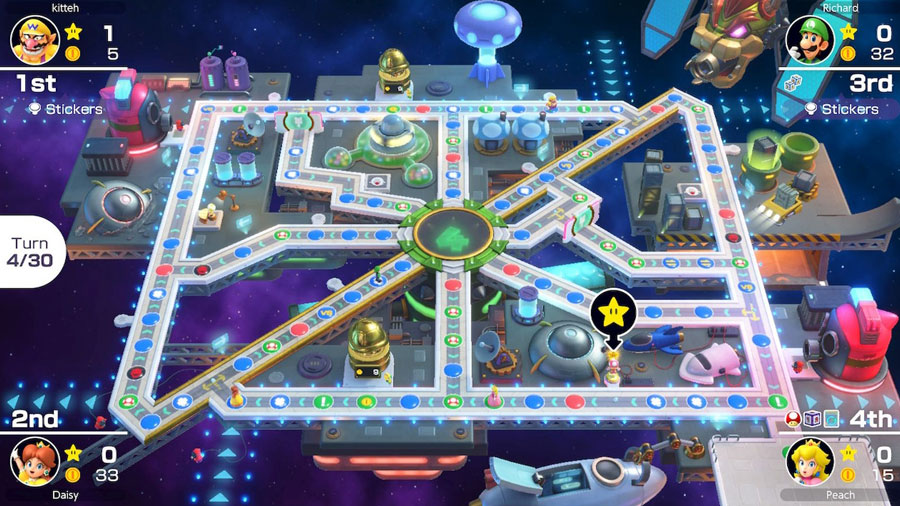Choose the purple dice block item
900x506 pixels.
pyautogui.click(x=812, y=421)
